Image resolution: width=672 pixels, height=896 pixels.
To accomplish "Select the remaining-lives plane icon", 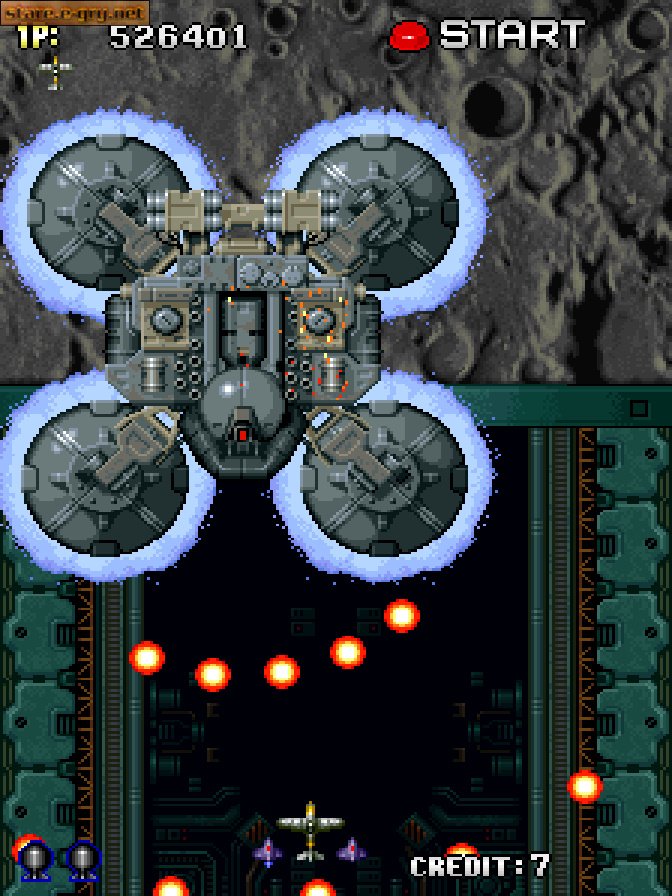I will pyautogui.click(x=55, y=71).
